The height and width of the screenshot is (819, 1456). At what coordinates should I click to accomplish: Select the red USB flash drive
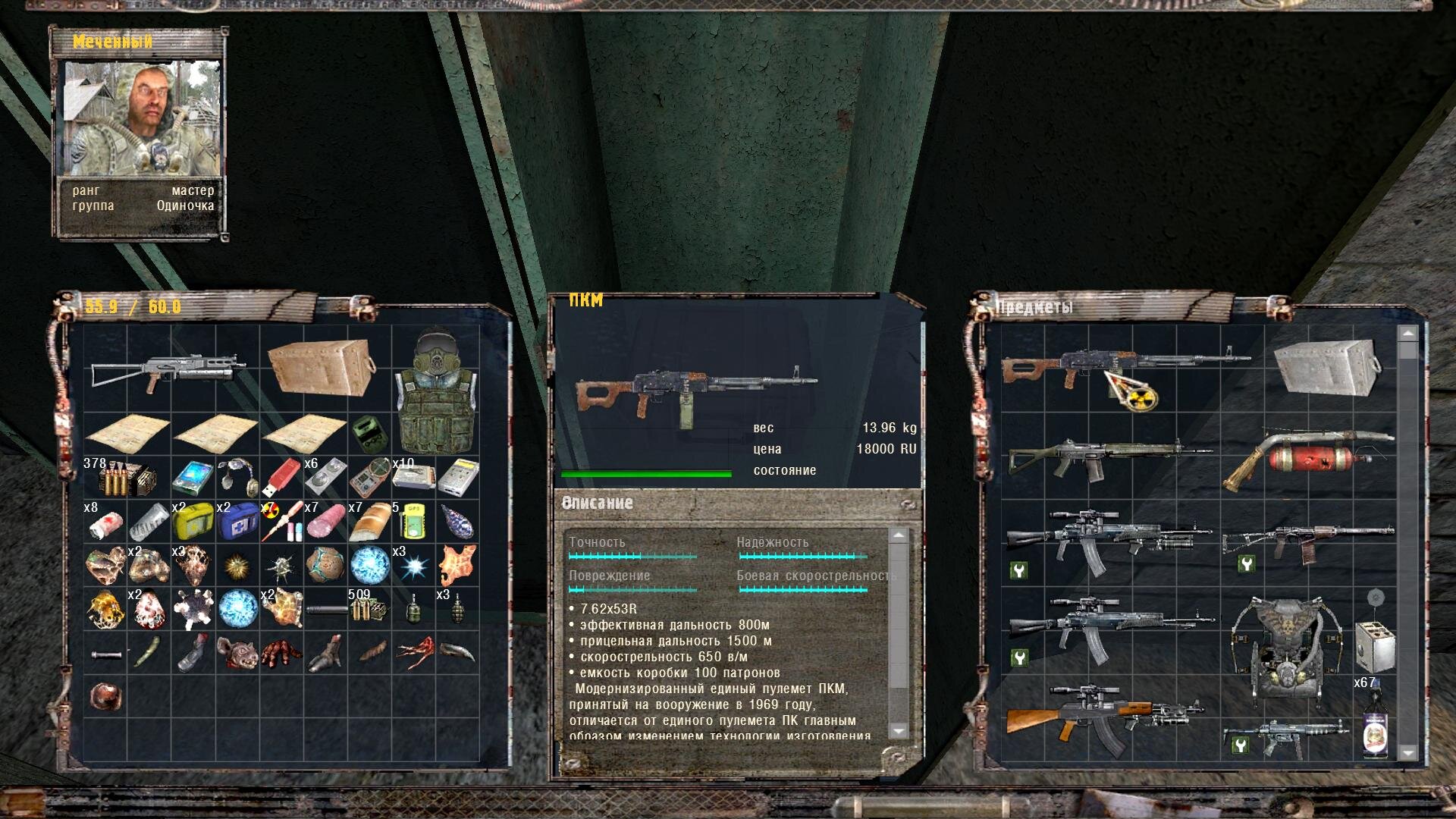coord(281,476)
